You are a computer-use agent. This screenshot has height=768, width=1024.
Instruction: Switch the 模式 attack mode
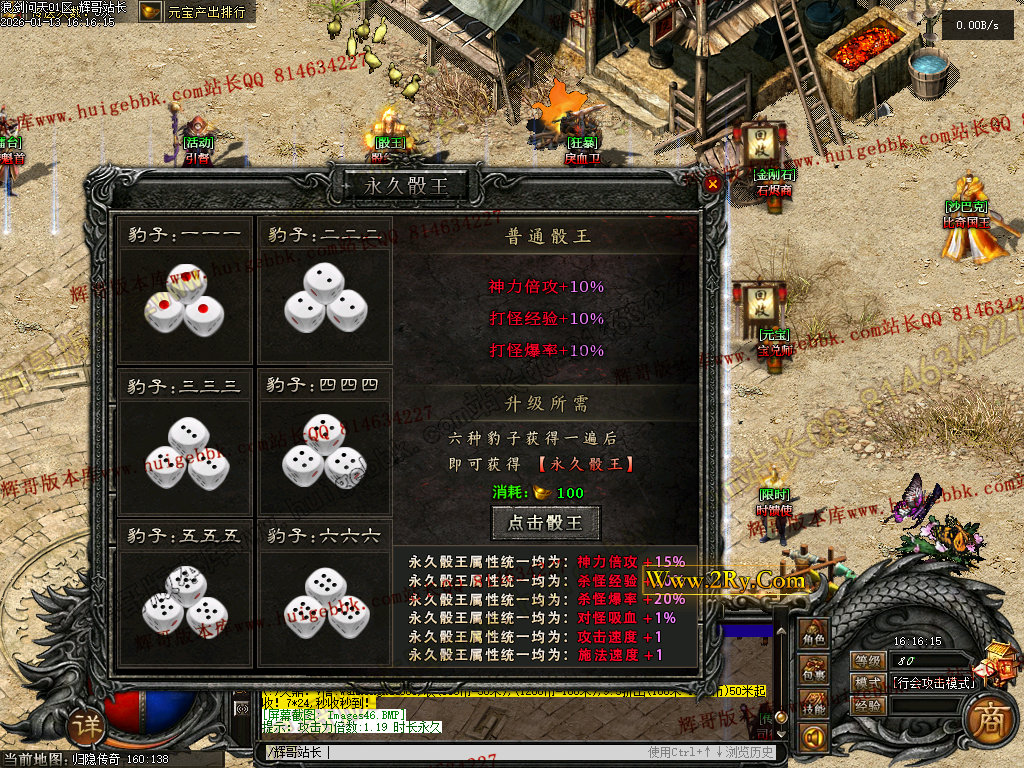coord(868,683)
